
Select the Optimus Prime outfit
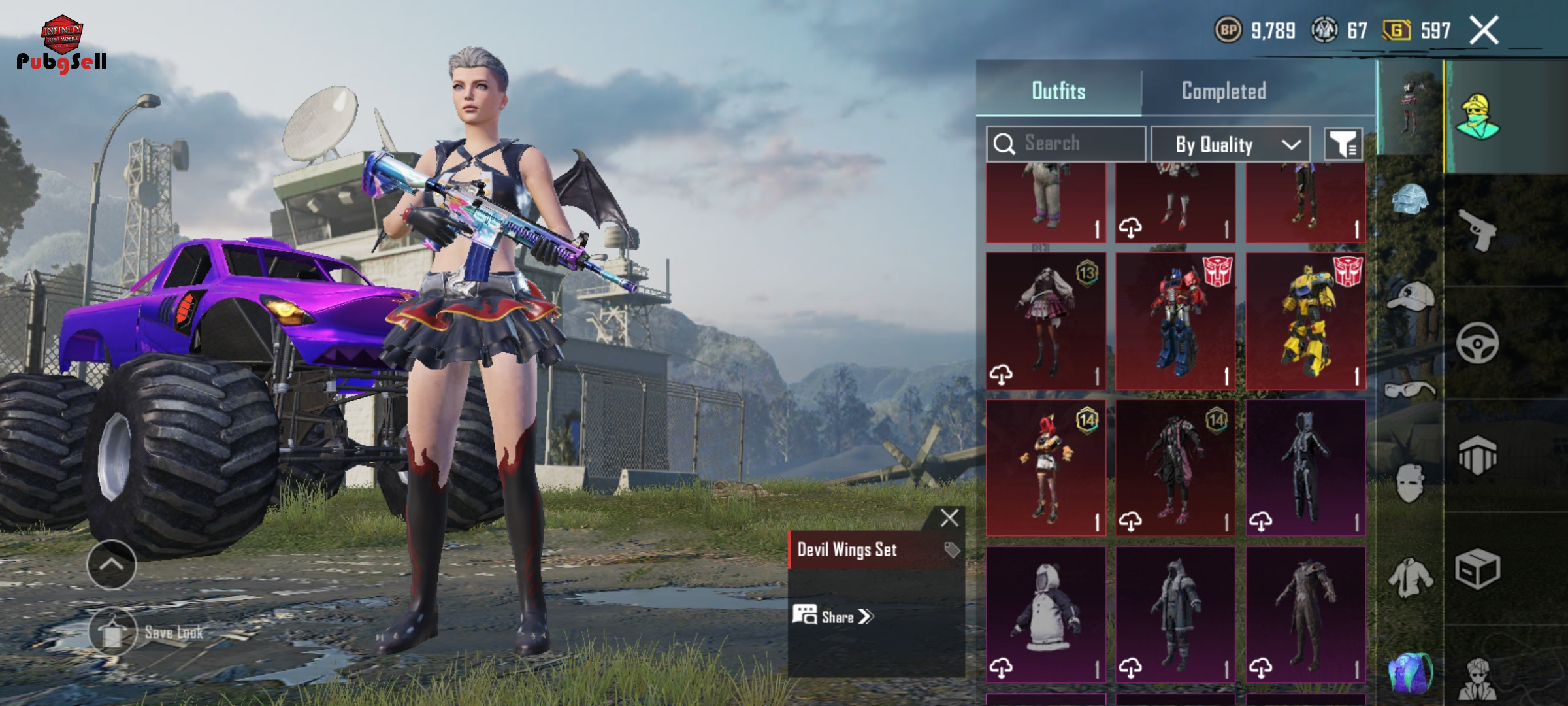(1175, 322)
